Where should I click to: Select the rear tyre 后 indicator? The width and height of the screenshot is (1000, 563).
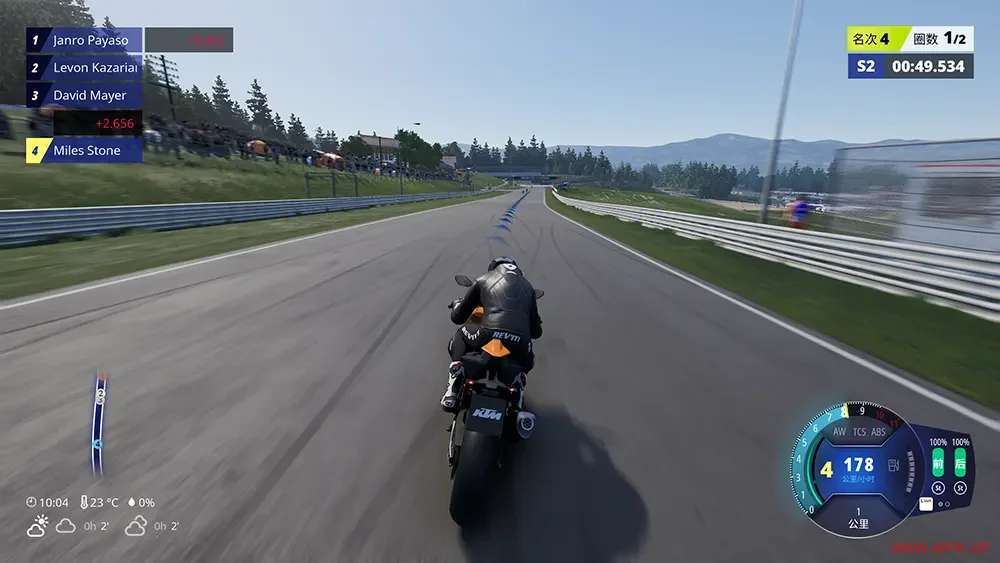click(x=960, y=463)
